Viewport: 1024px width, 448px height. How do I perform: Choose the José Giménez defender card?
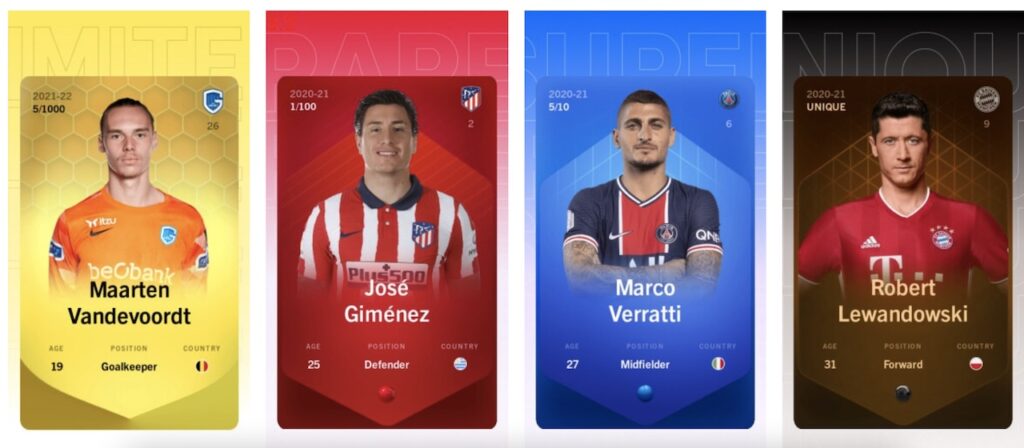[386, 252]
